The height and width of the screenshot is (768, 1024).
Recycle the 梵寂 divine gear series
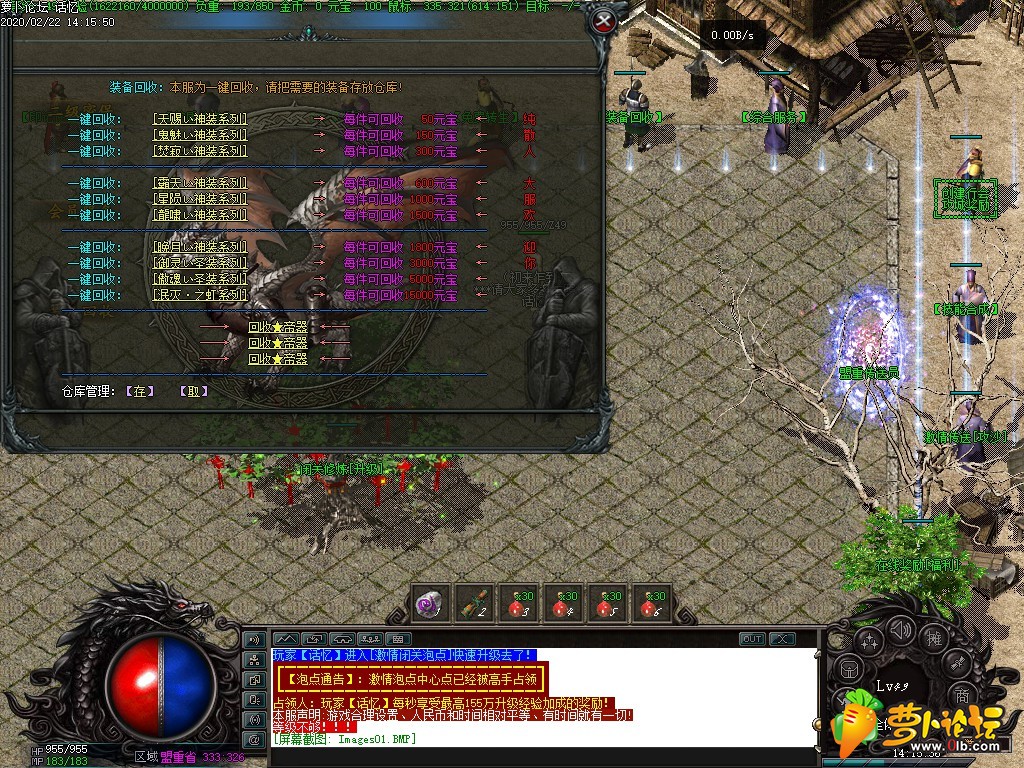[199, 151]
